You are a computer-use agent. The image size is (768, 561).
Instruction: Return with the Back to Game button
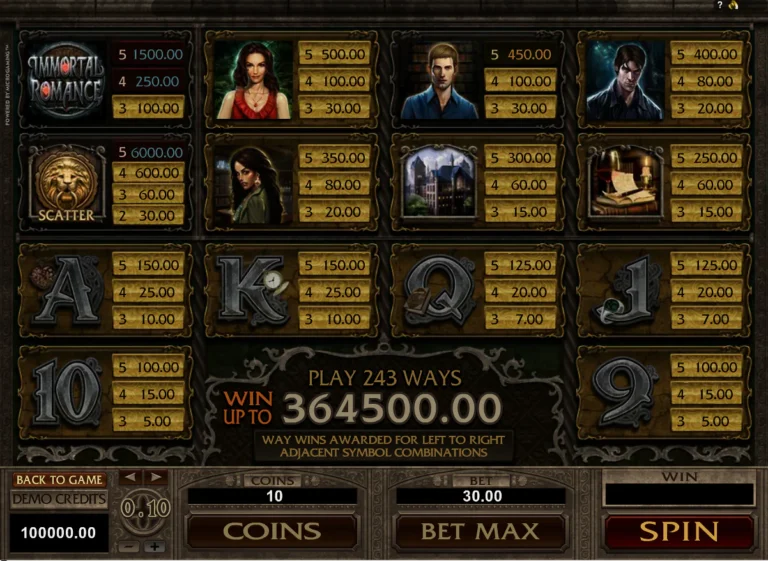point(59,480)
